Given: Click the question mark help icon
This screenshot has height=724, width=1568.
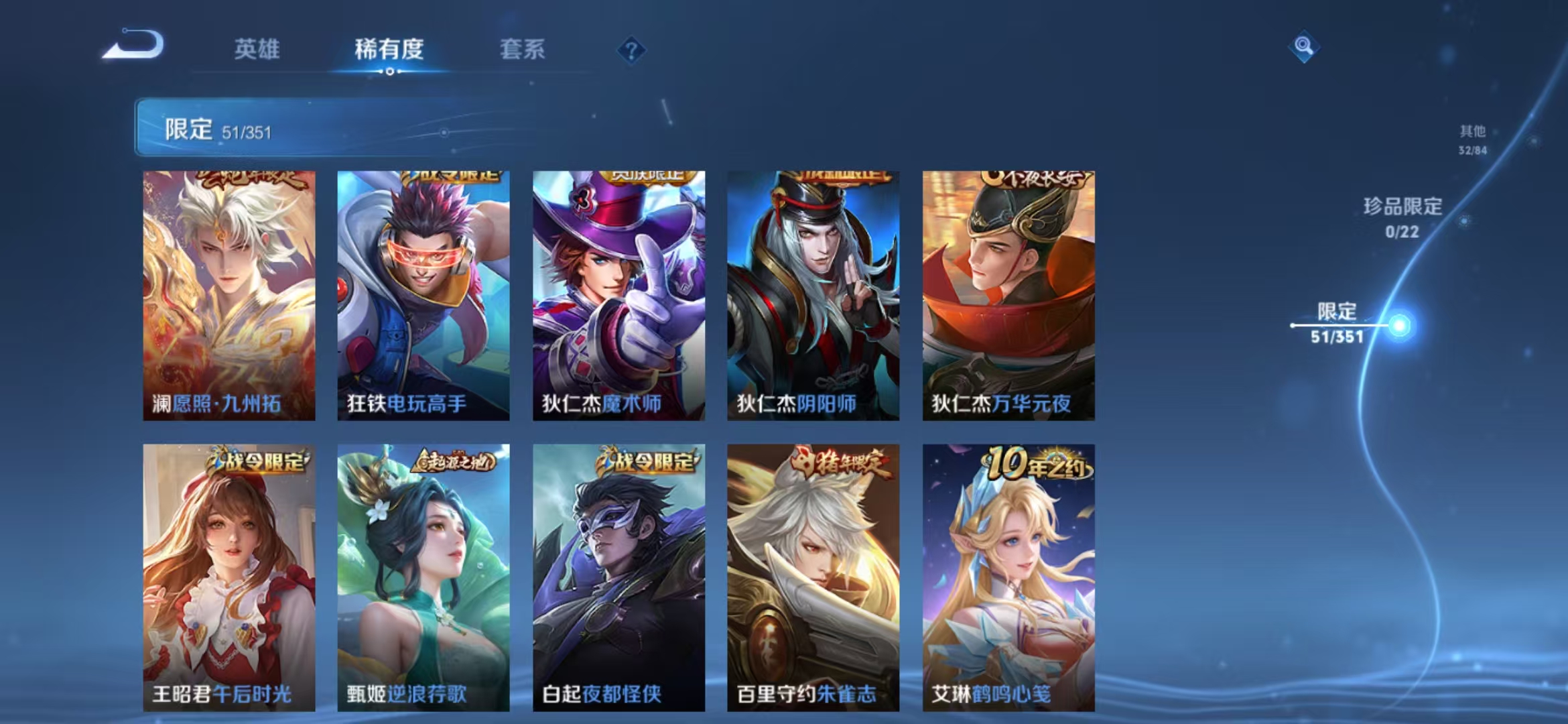Looking at the screenshot, I should tap(631, 49).
